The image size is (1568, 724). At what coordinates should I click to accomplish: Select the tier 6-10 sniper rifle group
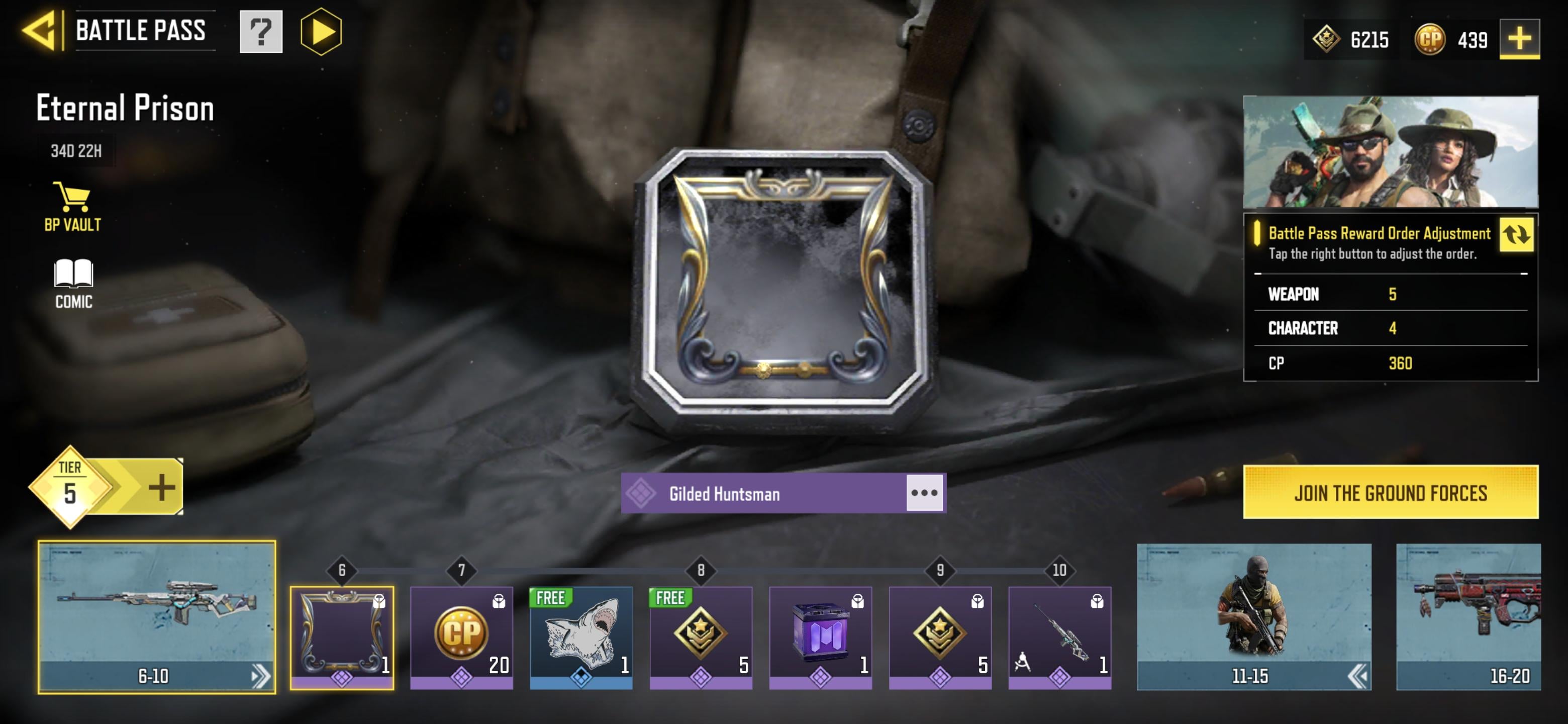click(156, 617)
